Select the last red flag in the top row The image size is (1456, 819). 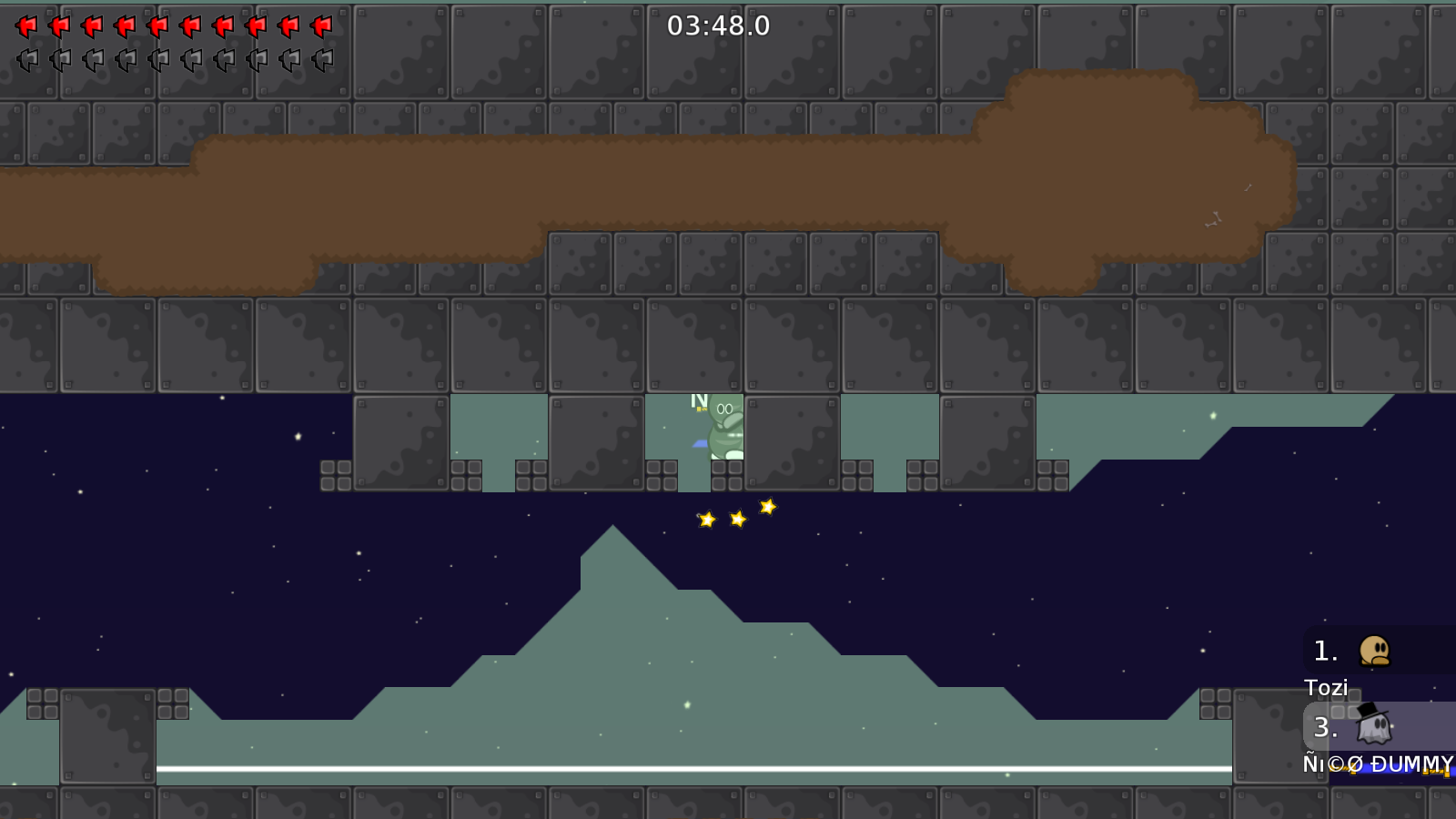(x=319, y=25)
